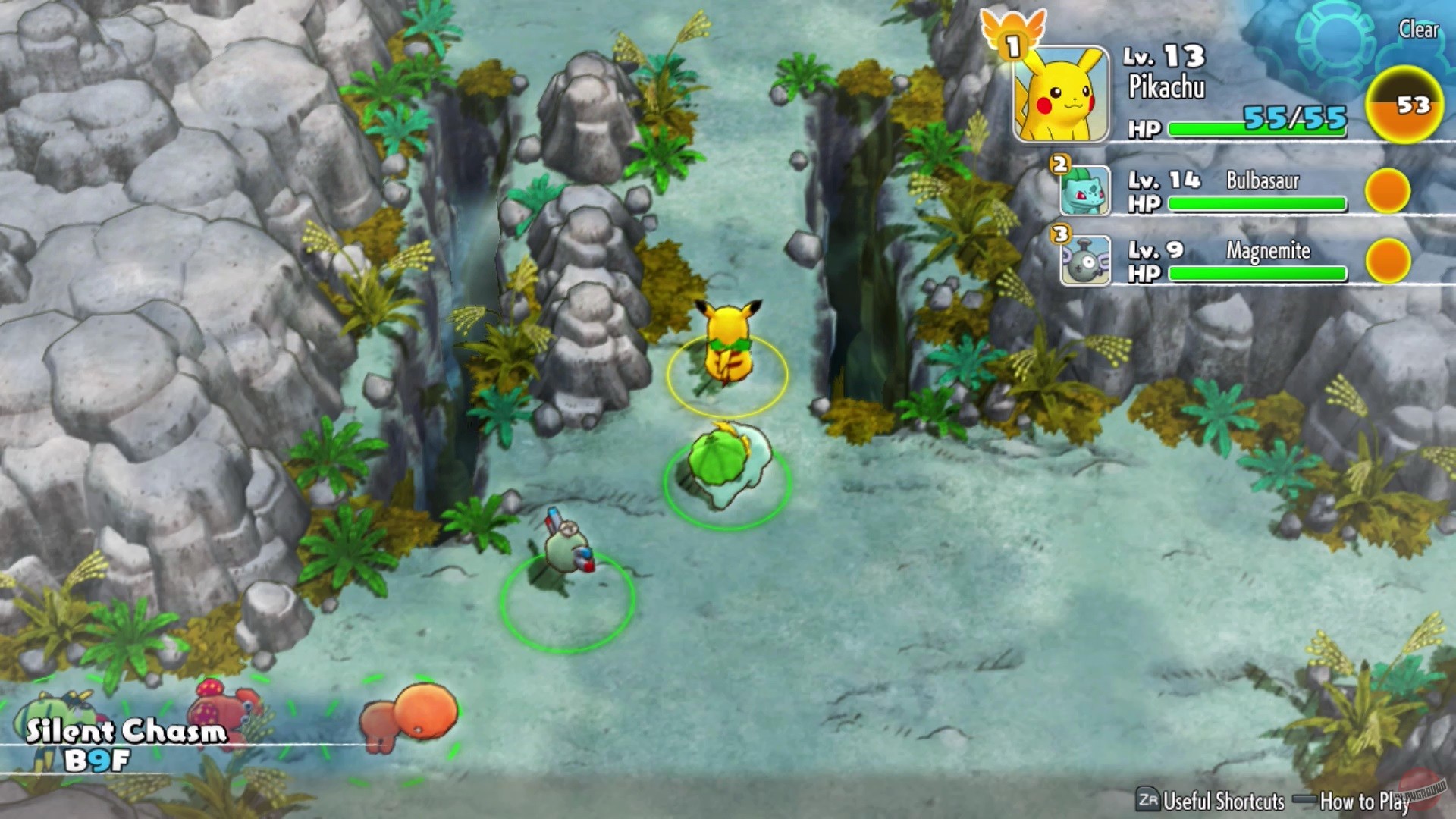Click the Bulbasaur party member icon
This screenshot has width=1456, height=819.
1086,192
